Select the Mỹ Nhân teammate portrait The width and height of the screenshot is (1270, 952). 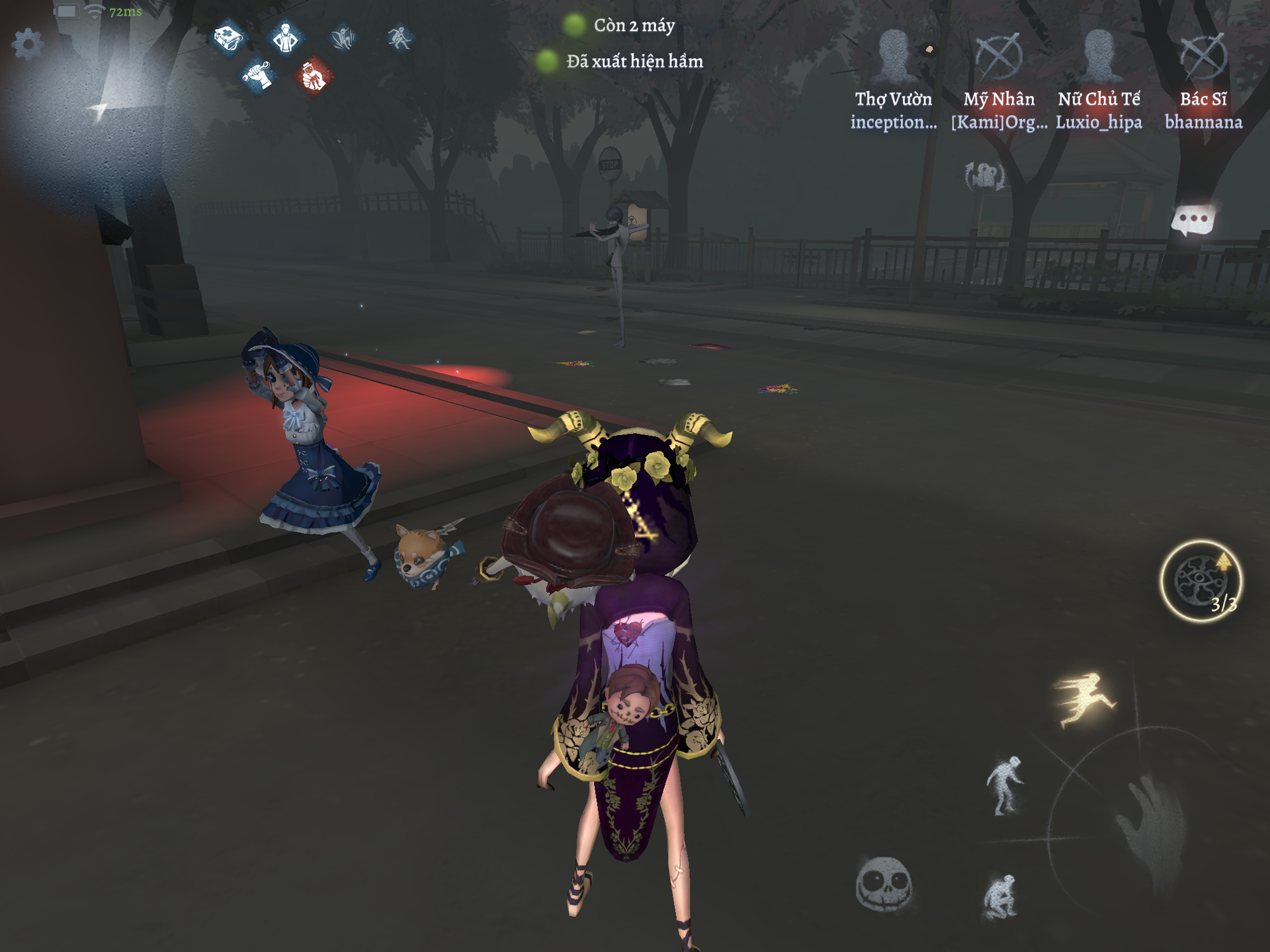coord(999,57)
